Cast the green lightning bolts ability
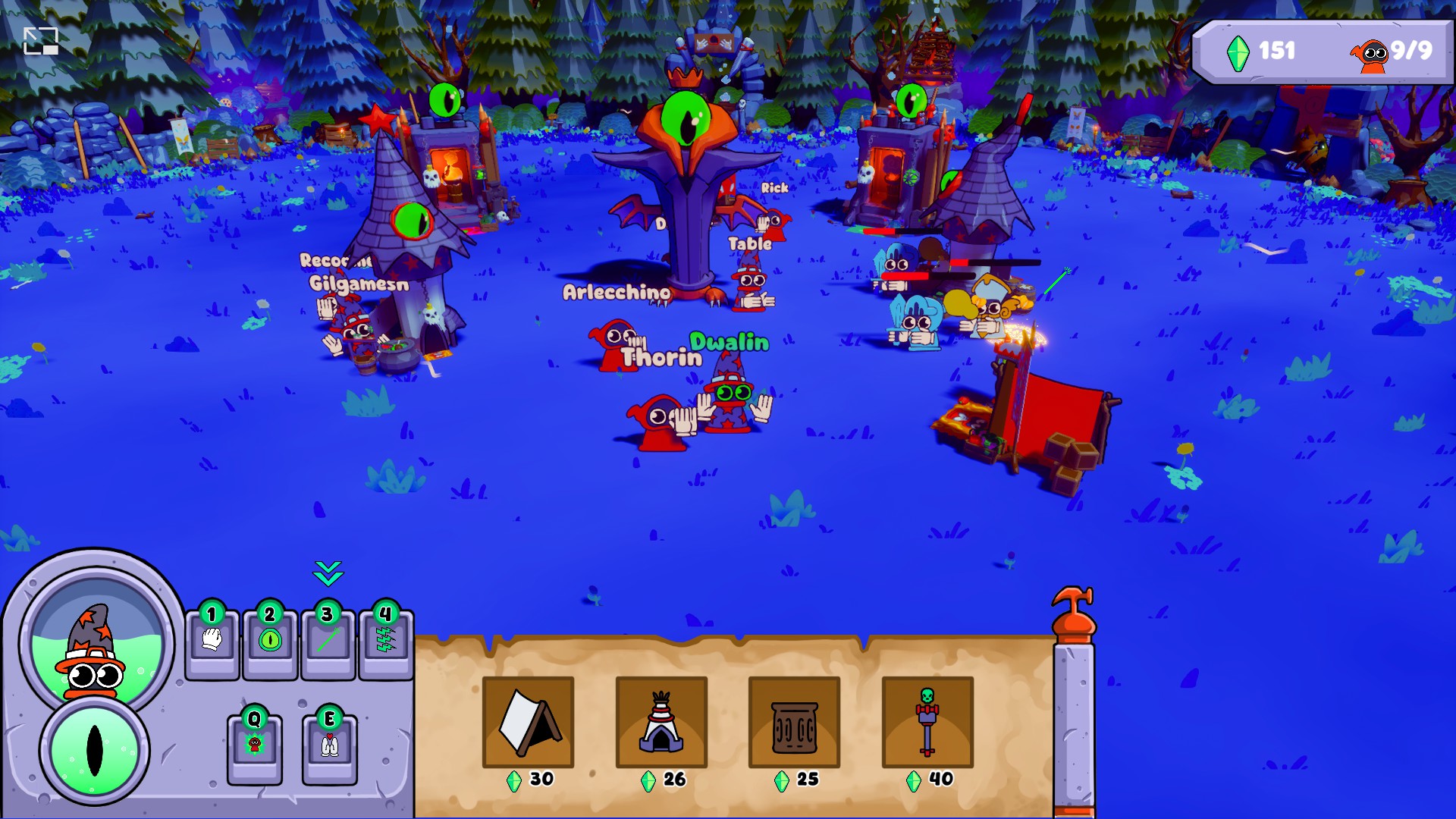Viewport: 1456px width, 819px height. pos(386,641)
